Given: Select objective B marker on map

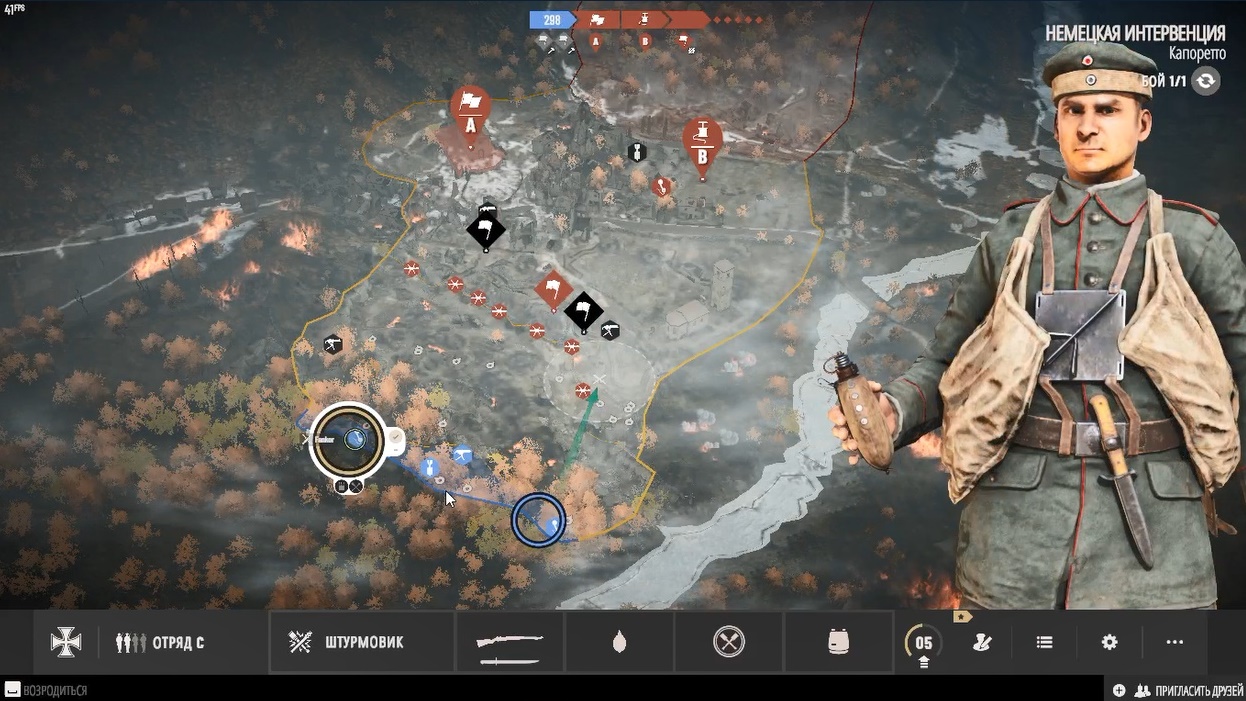Looking at the screenshot, I should click(x=702, y=142).
